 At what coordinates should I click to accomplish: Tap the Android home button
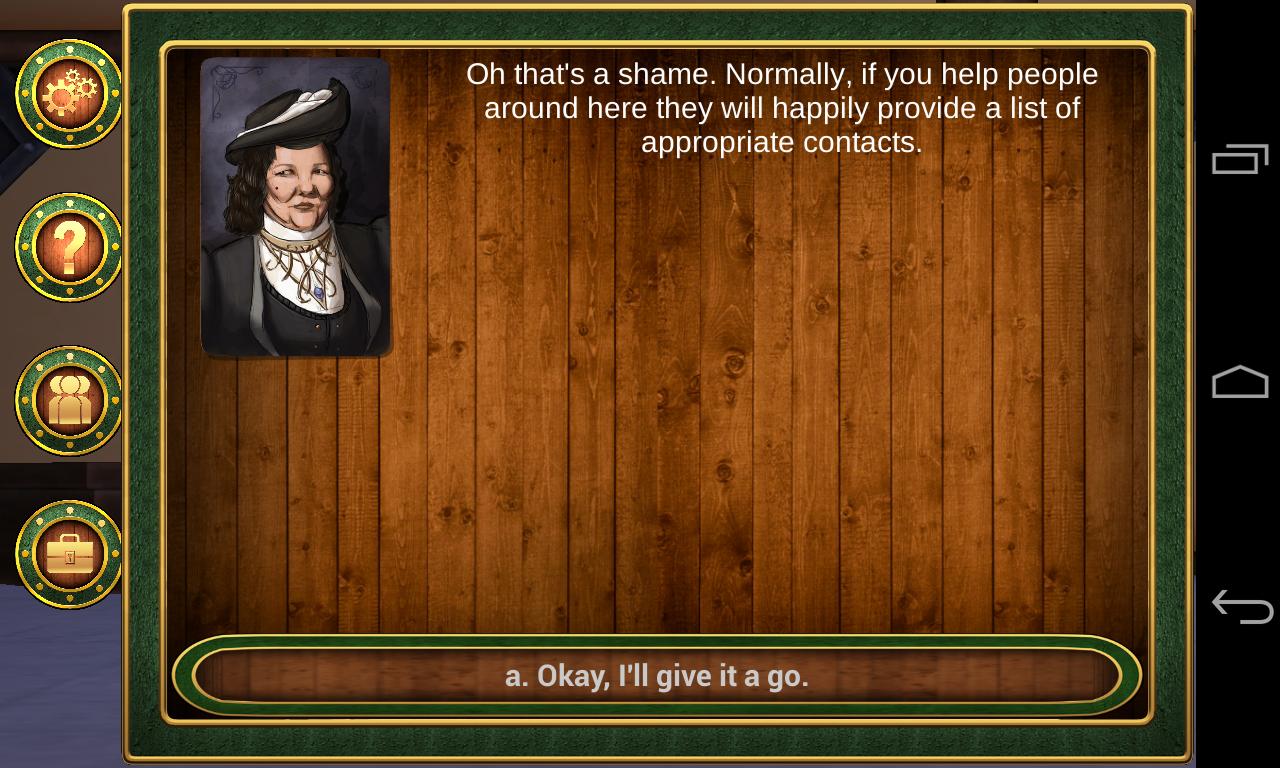tap(1240, 383)
